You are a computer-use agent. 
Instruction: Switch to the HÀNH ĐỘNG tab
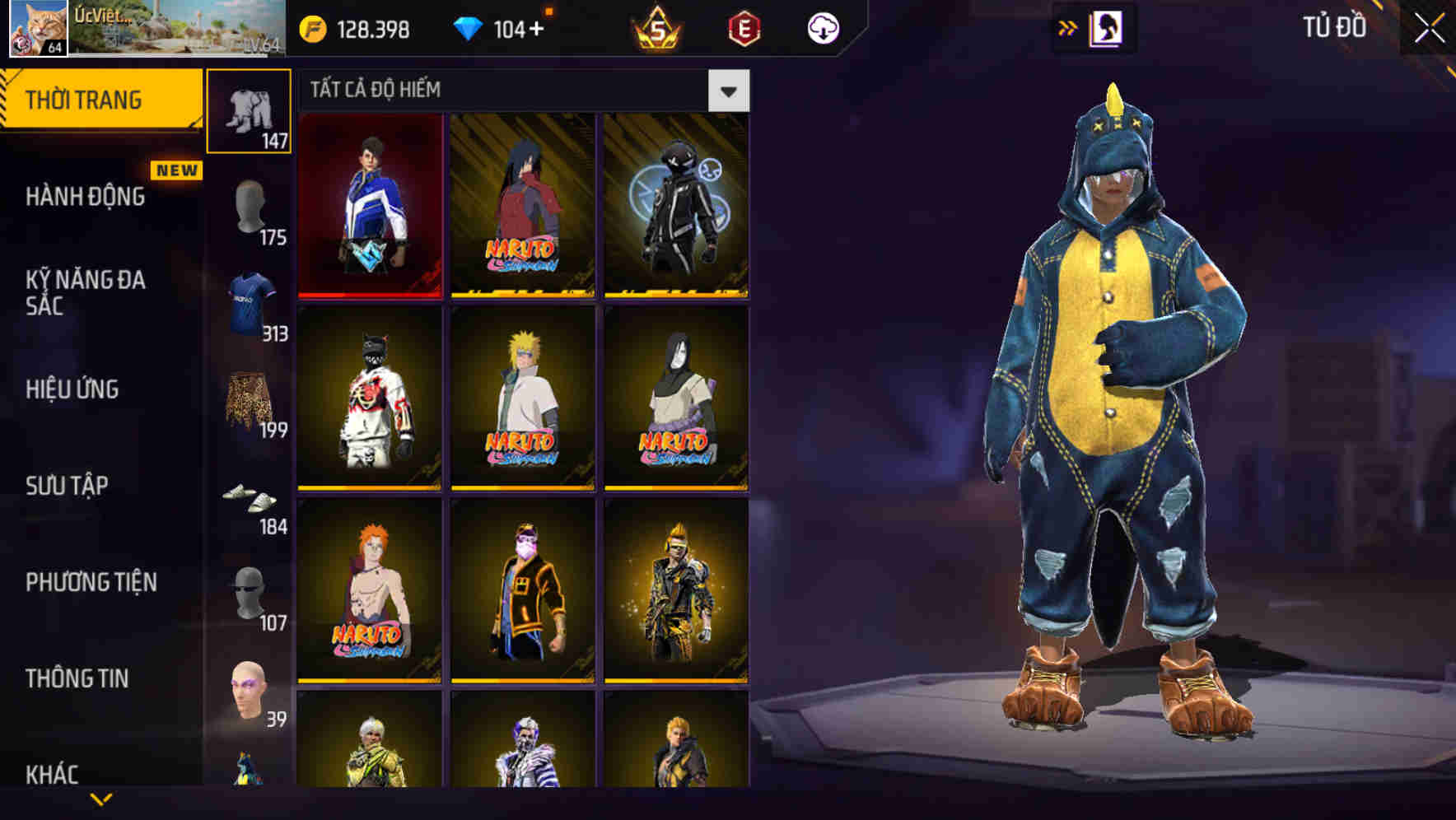(x=85, y=197)
